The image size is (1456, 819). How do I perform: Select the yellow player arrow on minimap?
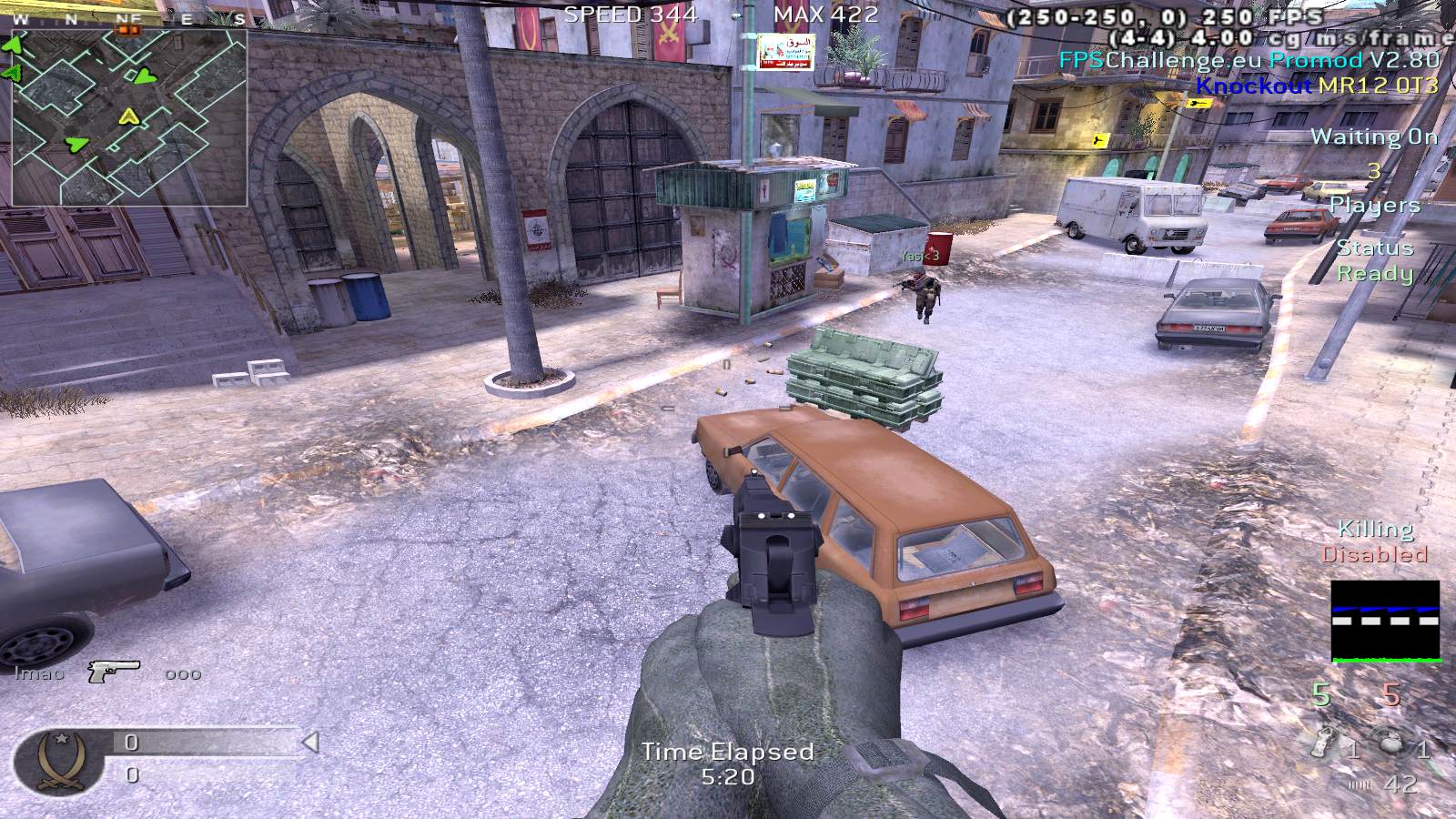point(129,116)
